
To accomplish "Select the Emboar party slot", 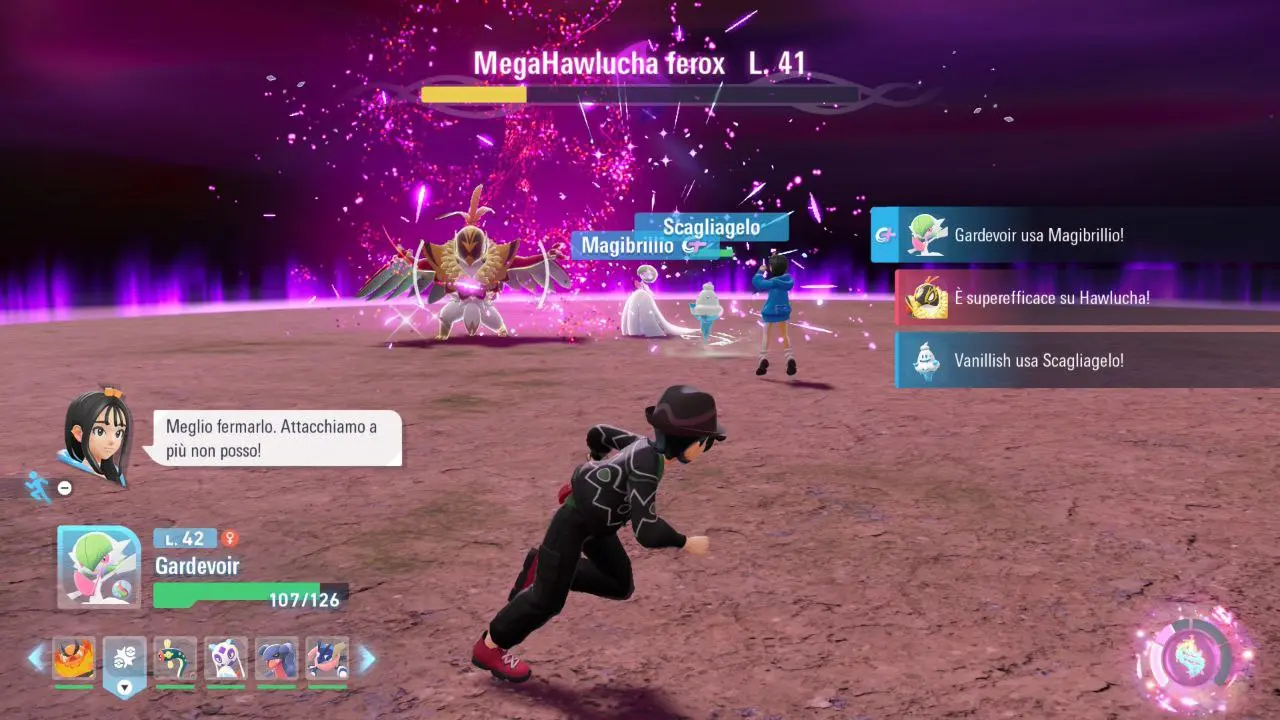I will click(x=74, y=659).
